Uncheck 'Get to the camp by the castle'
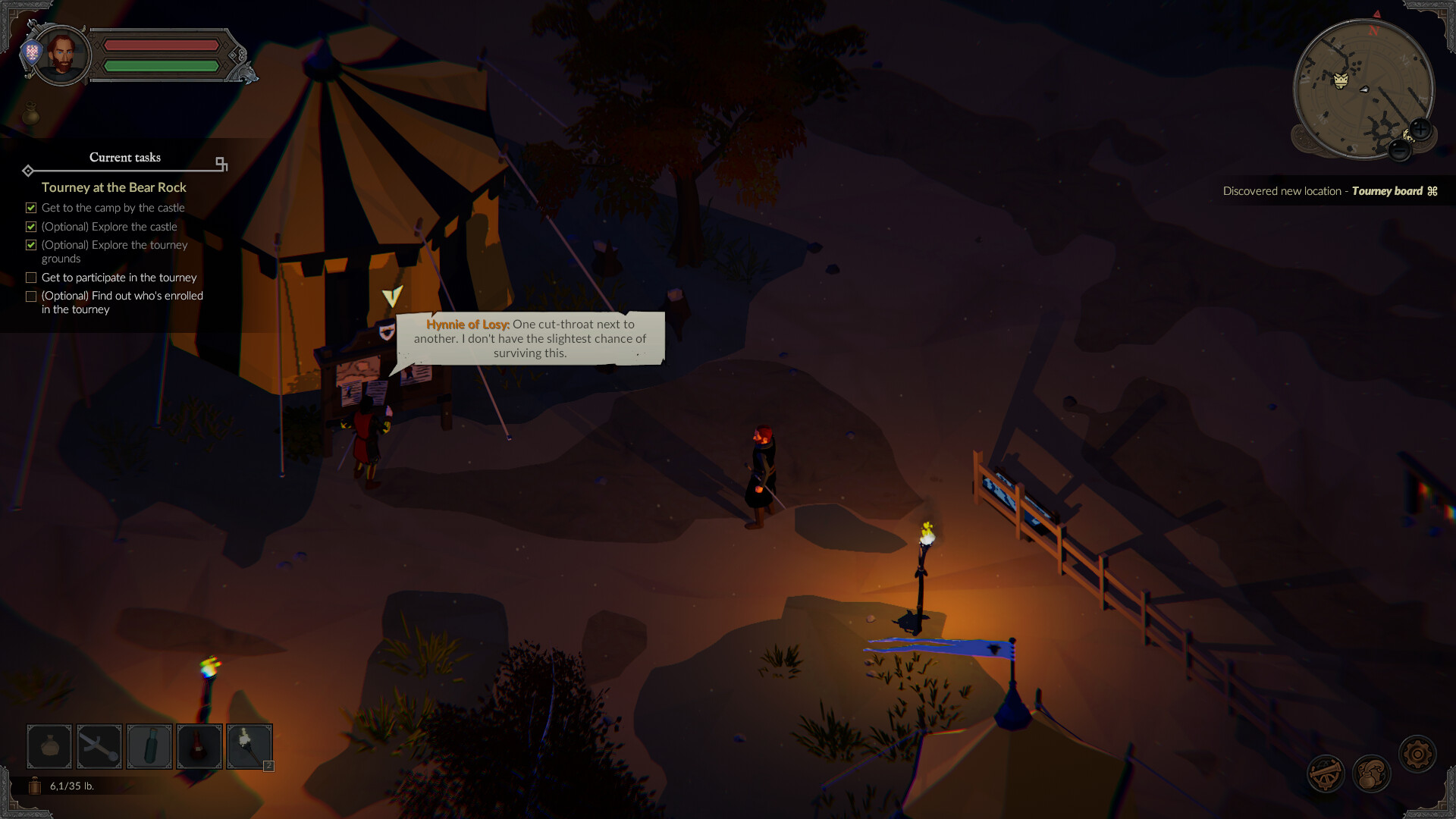Viewport: 1456px width, 819px height. 31,207
